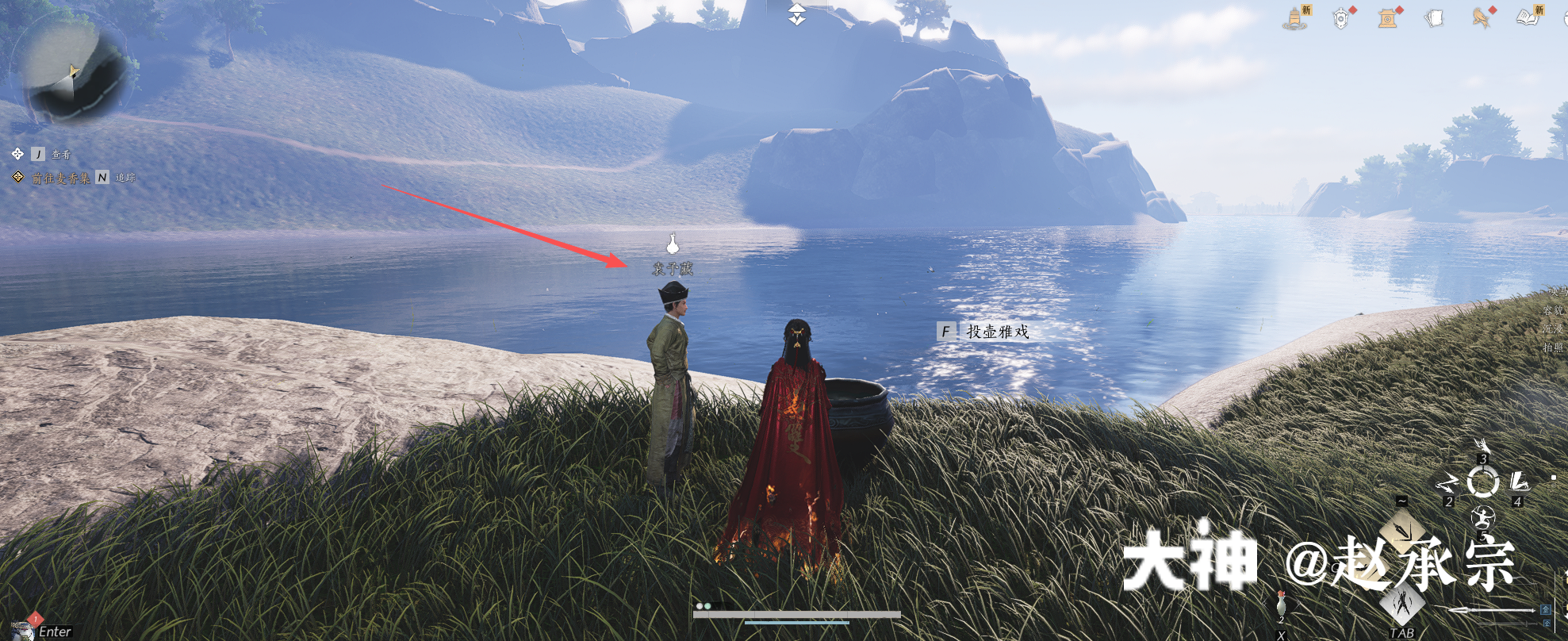The width and height of the screenshot is (1568, 641).
Task: Open the golden shrine icon menu
Action: (x=1388, y=17)
